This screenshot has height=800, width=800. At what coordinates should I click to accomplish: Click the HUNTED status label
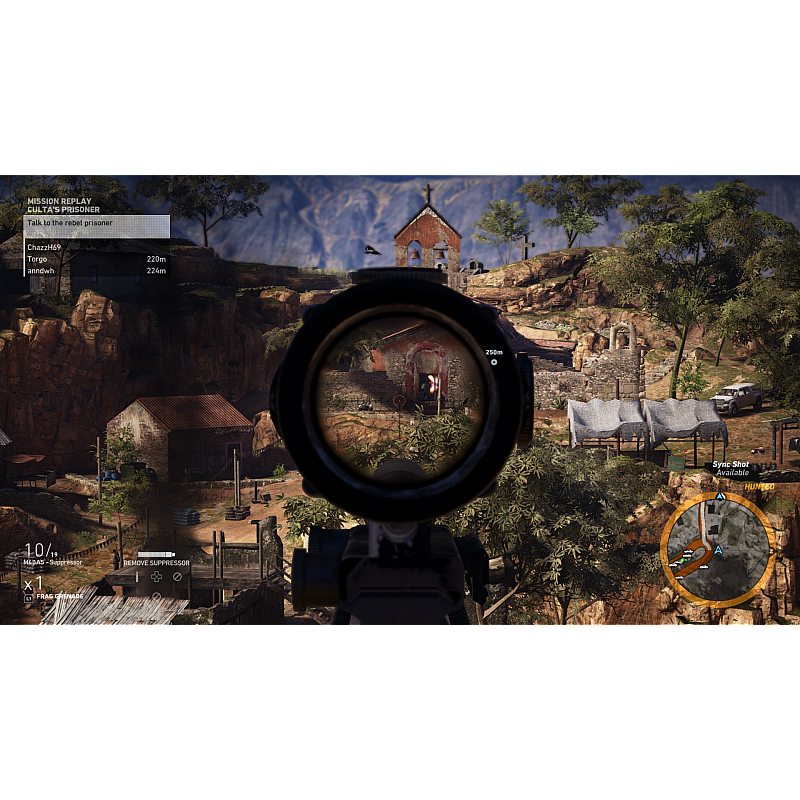(759, 486)
